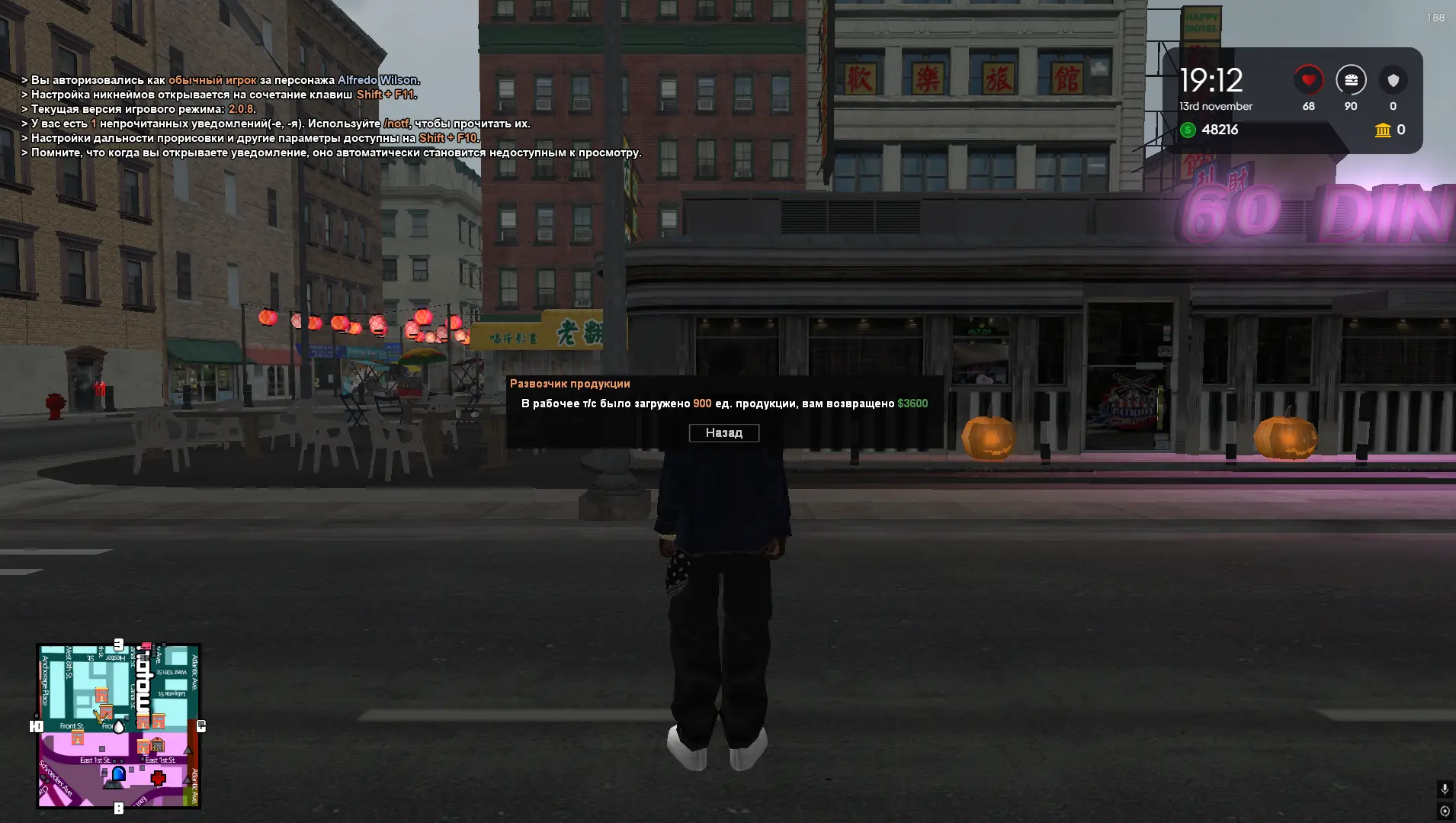Click the voice range indicator icon
Image resolution: width=1456 pixels, height=823 pixels.
[x=1445, y=811]
